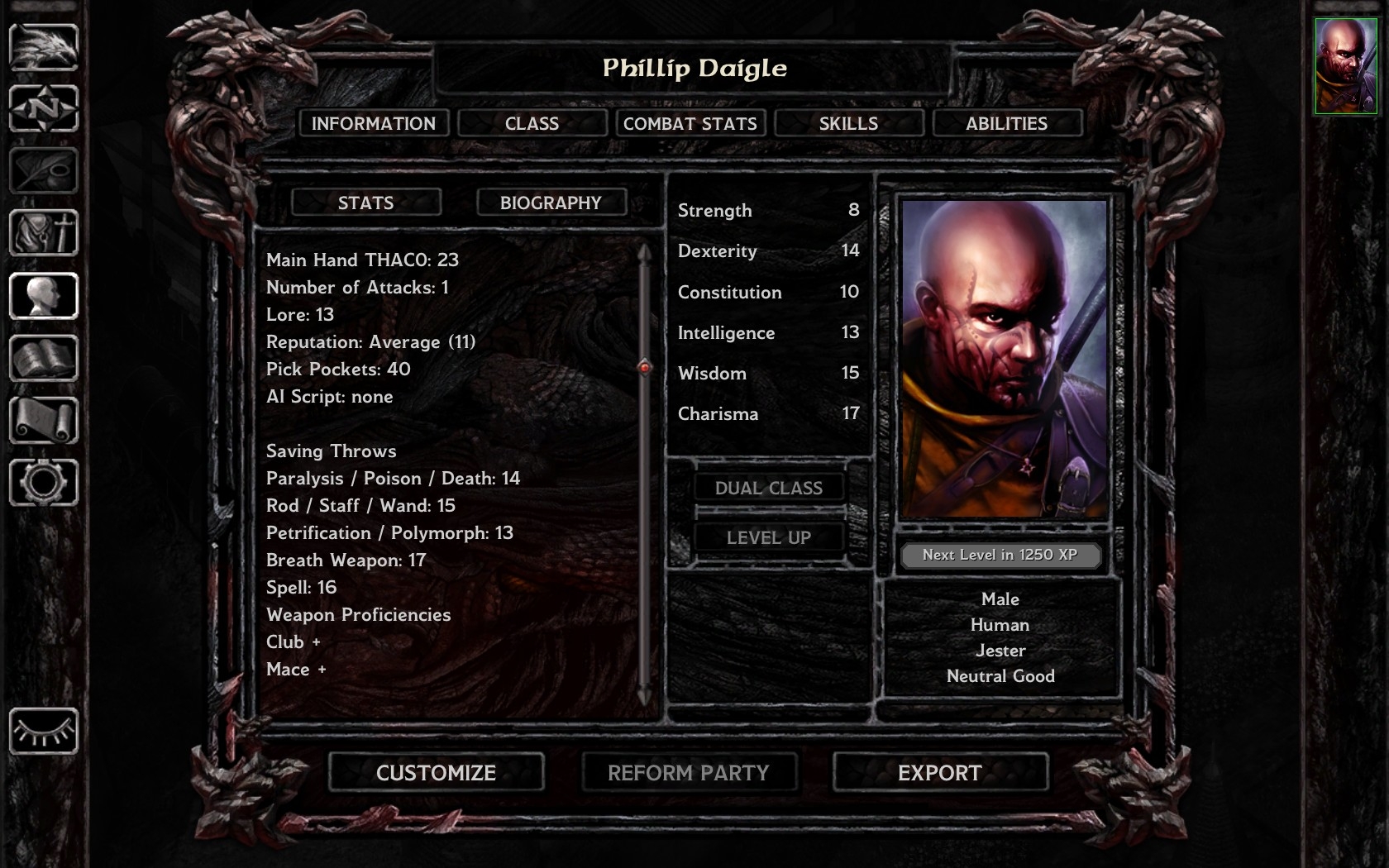Screen dimensions: 1389x868
Task: Click the Level Up button
Action: pos(768,537)
